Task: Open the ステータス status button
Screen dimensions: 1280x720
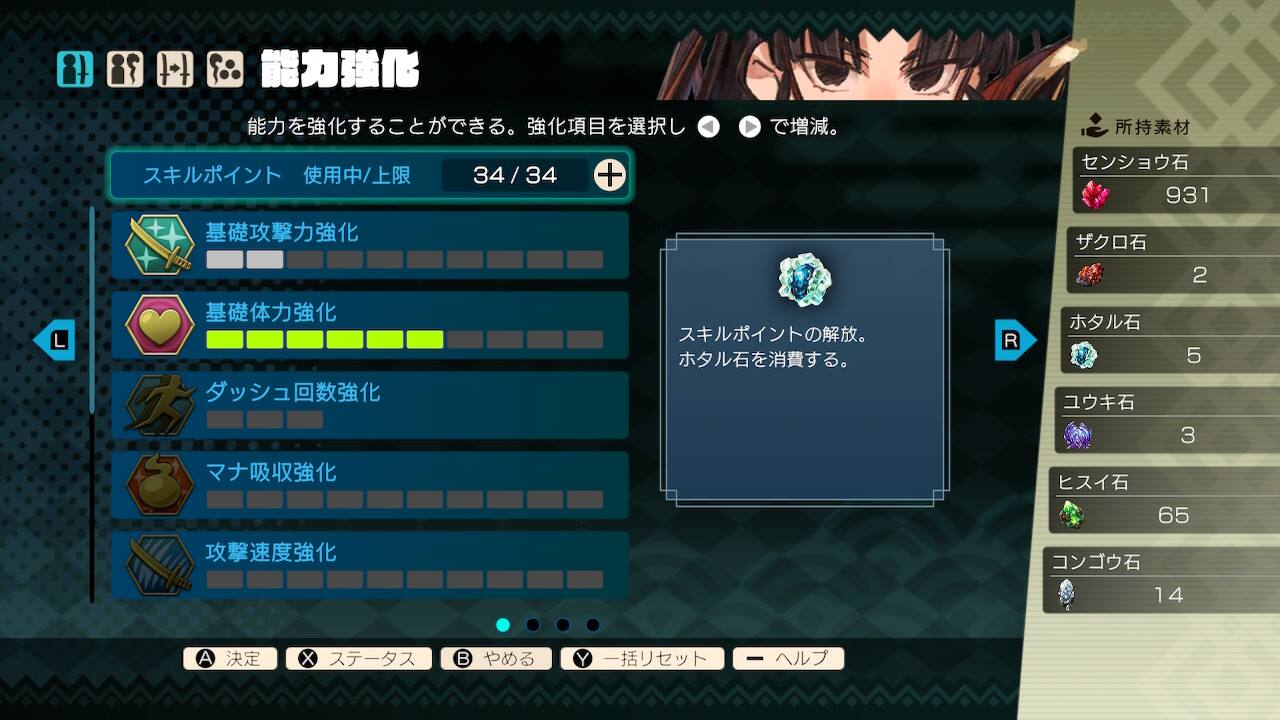Action: [358, 658]
